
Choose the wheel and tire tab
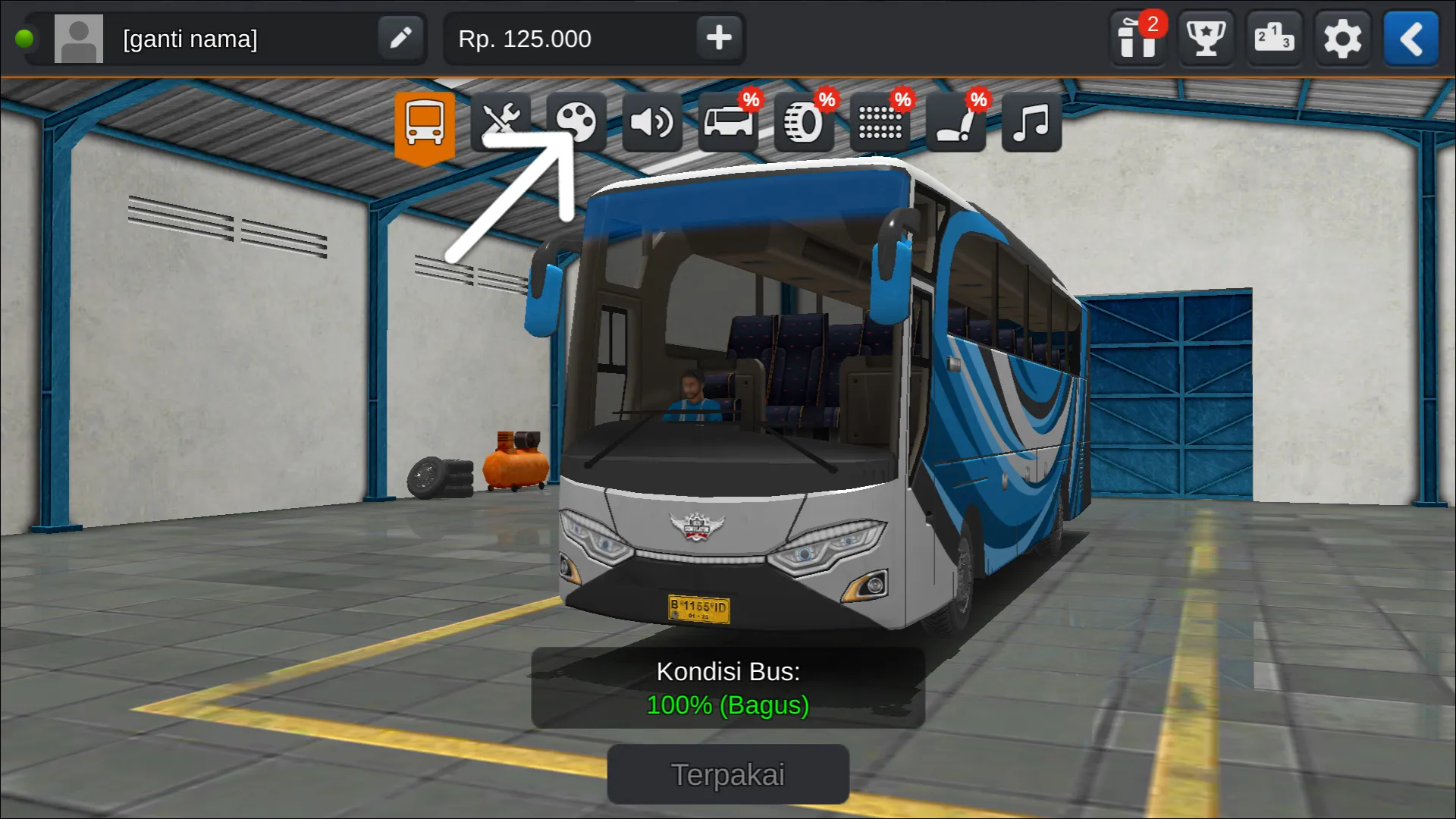[x=804, y=121]
